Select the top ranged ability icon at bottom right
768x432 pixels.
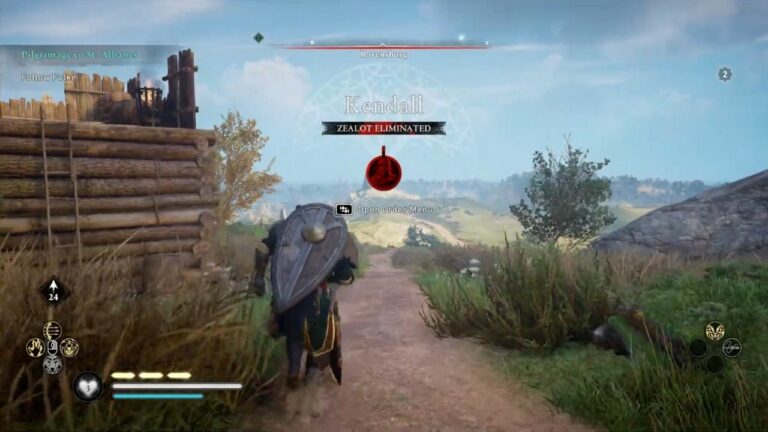pos(714,330)
